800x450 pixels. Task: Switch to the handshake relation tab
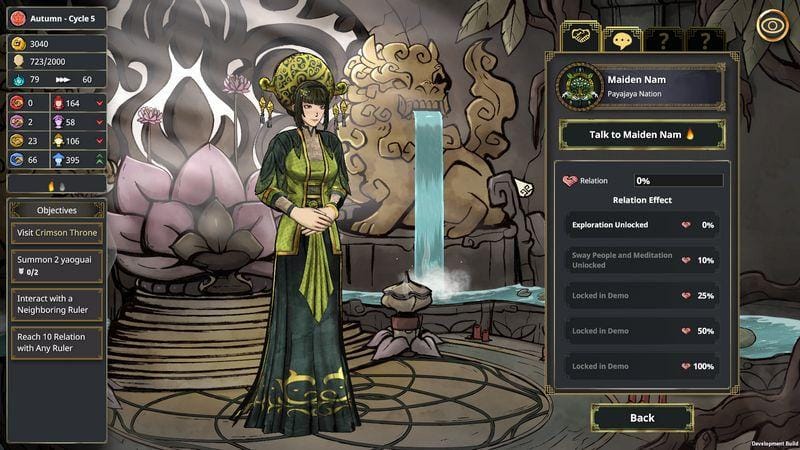coord(579,39)
